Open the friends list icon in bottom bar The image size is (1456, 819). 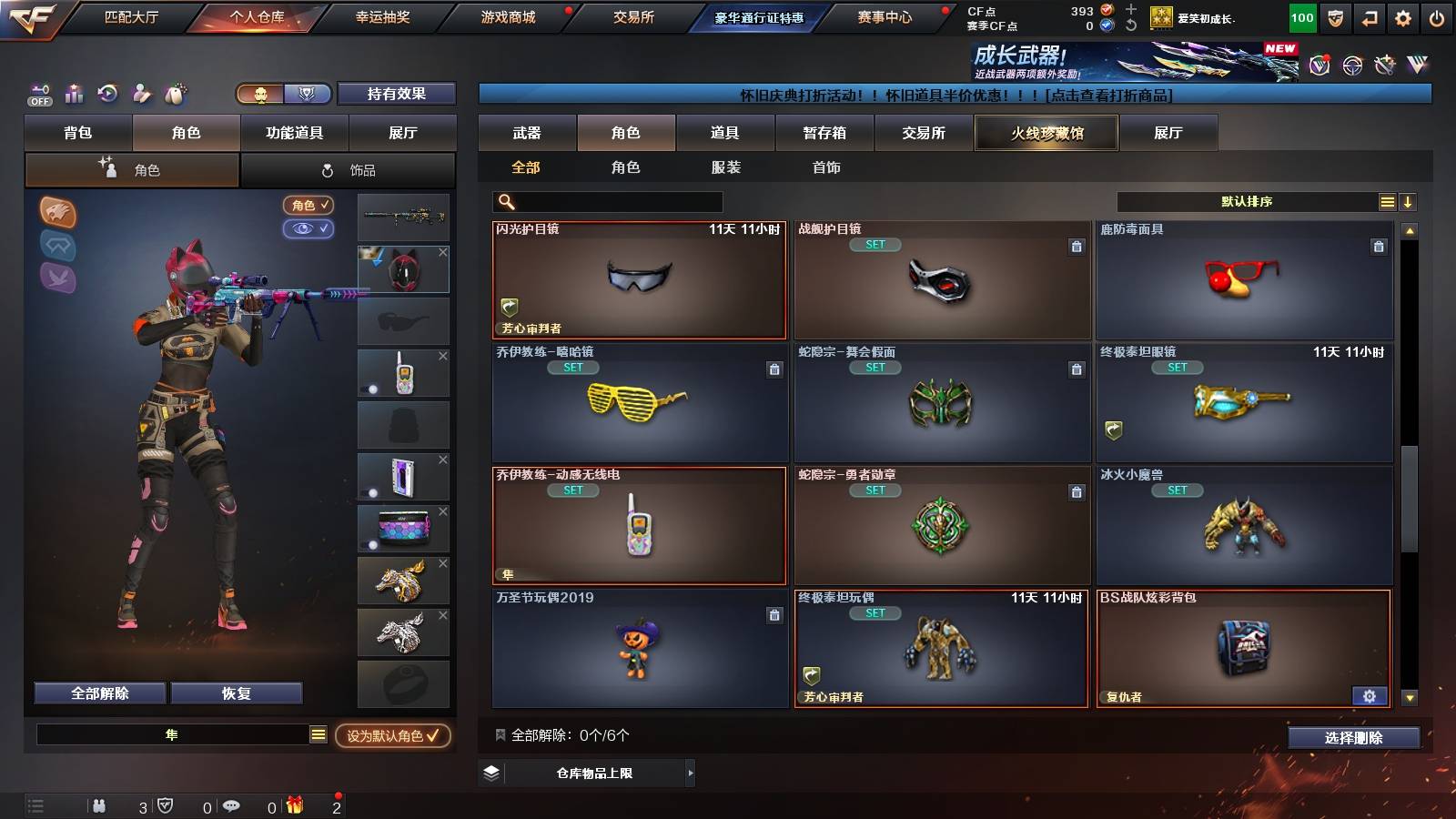point(100,806)
